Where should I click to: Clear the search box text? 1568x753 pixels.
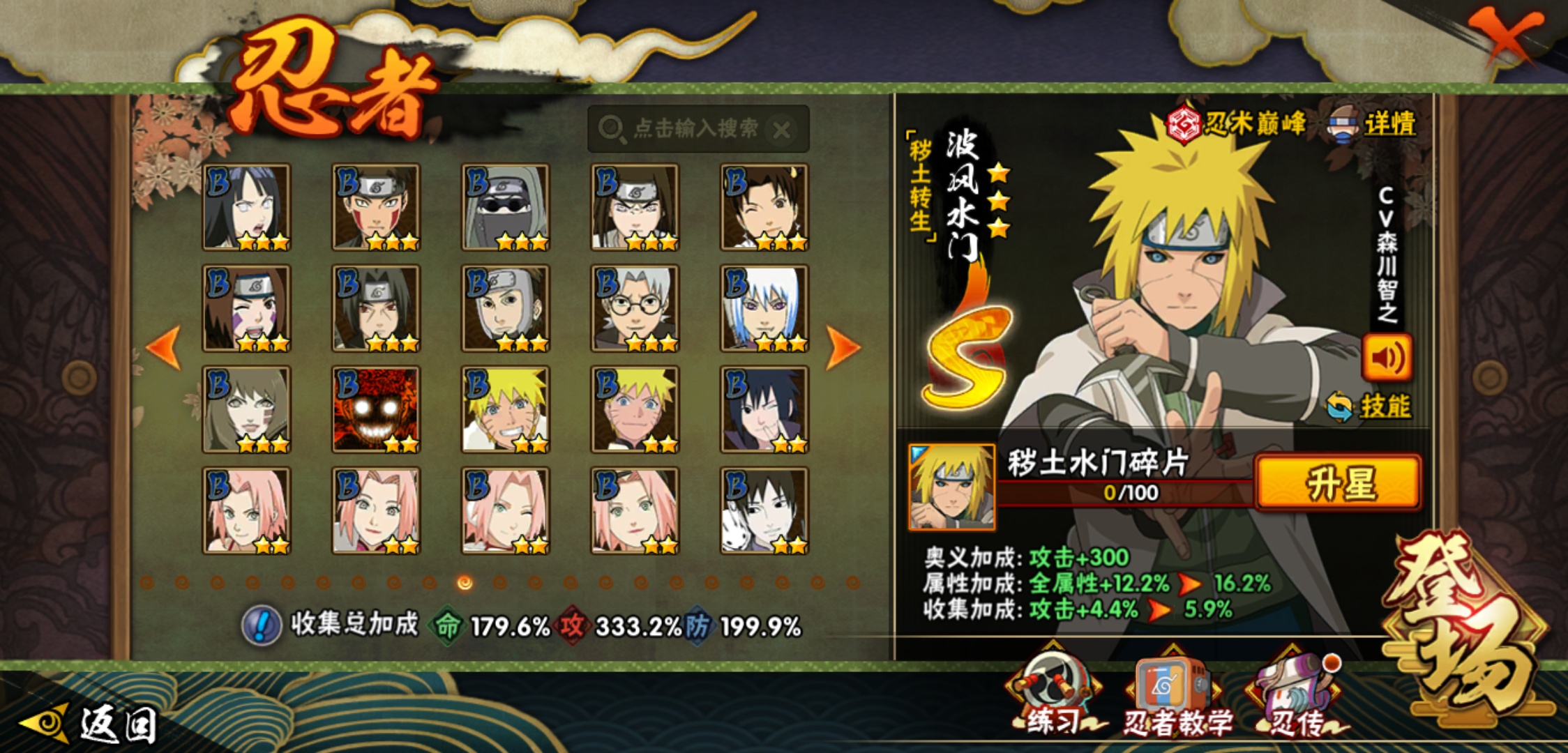[782, 130]
